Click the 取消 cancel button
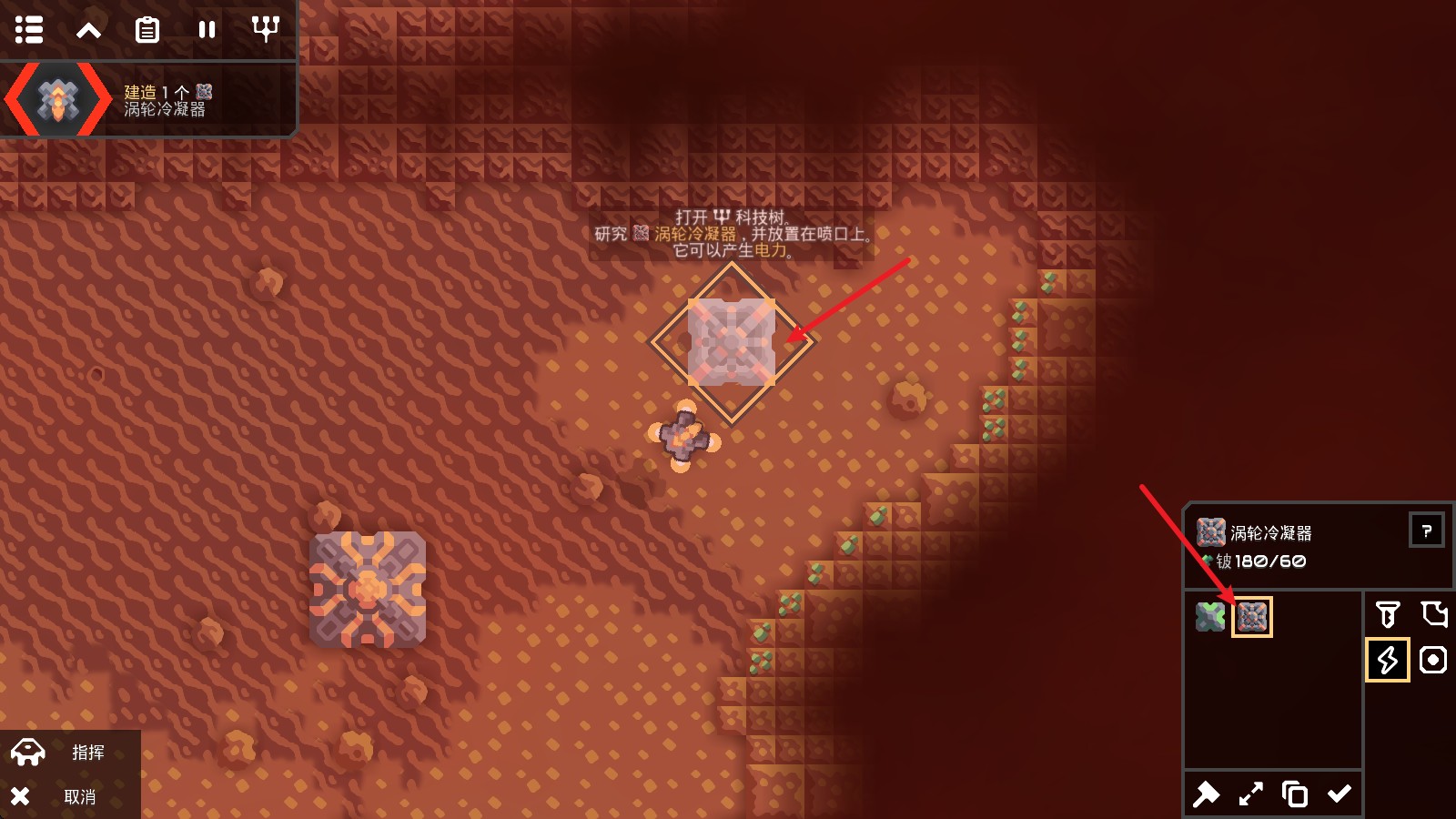 [70, 797]
